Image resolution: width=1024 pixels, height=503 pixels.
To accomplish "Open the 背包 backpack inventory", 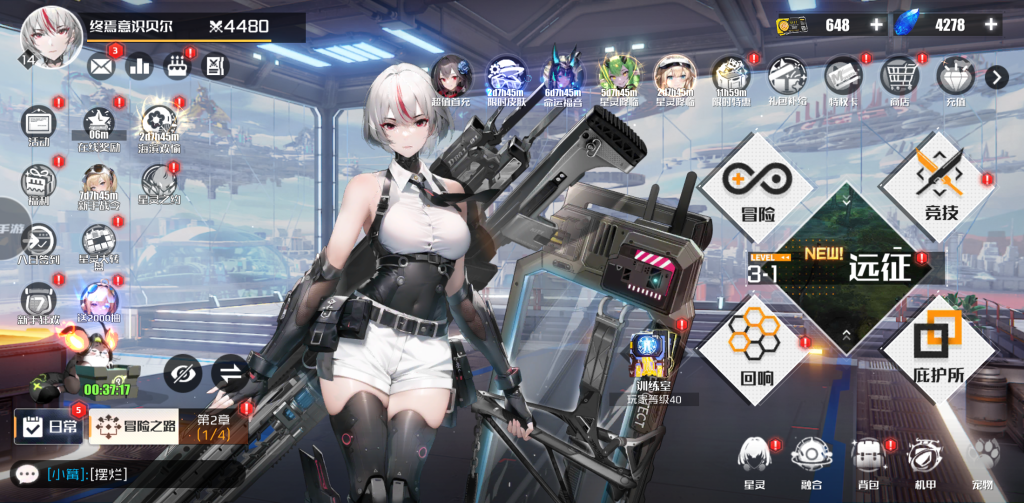I will tap(868, 460).
